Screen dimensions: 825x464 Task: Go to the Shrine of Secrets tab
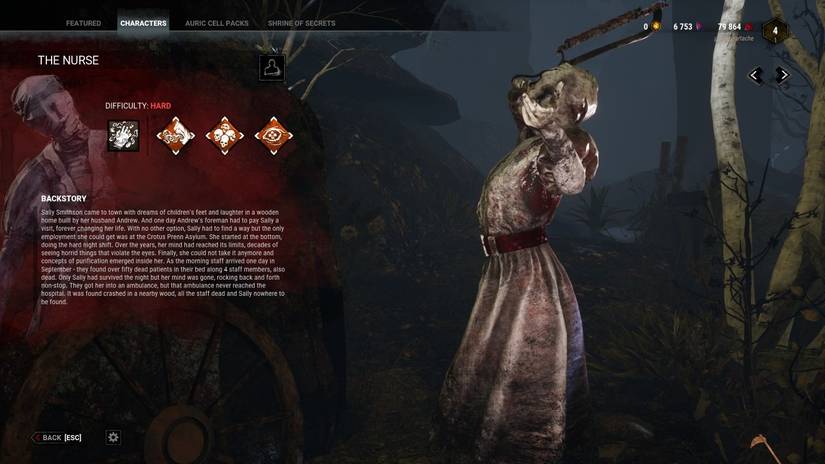tap(301, 23)
